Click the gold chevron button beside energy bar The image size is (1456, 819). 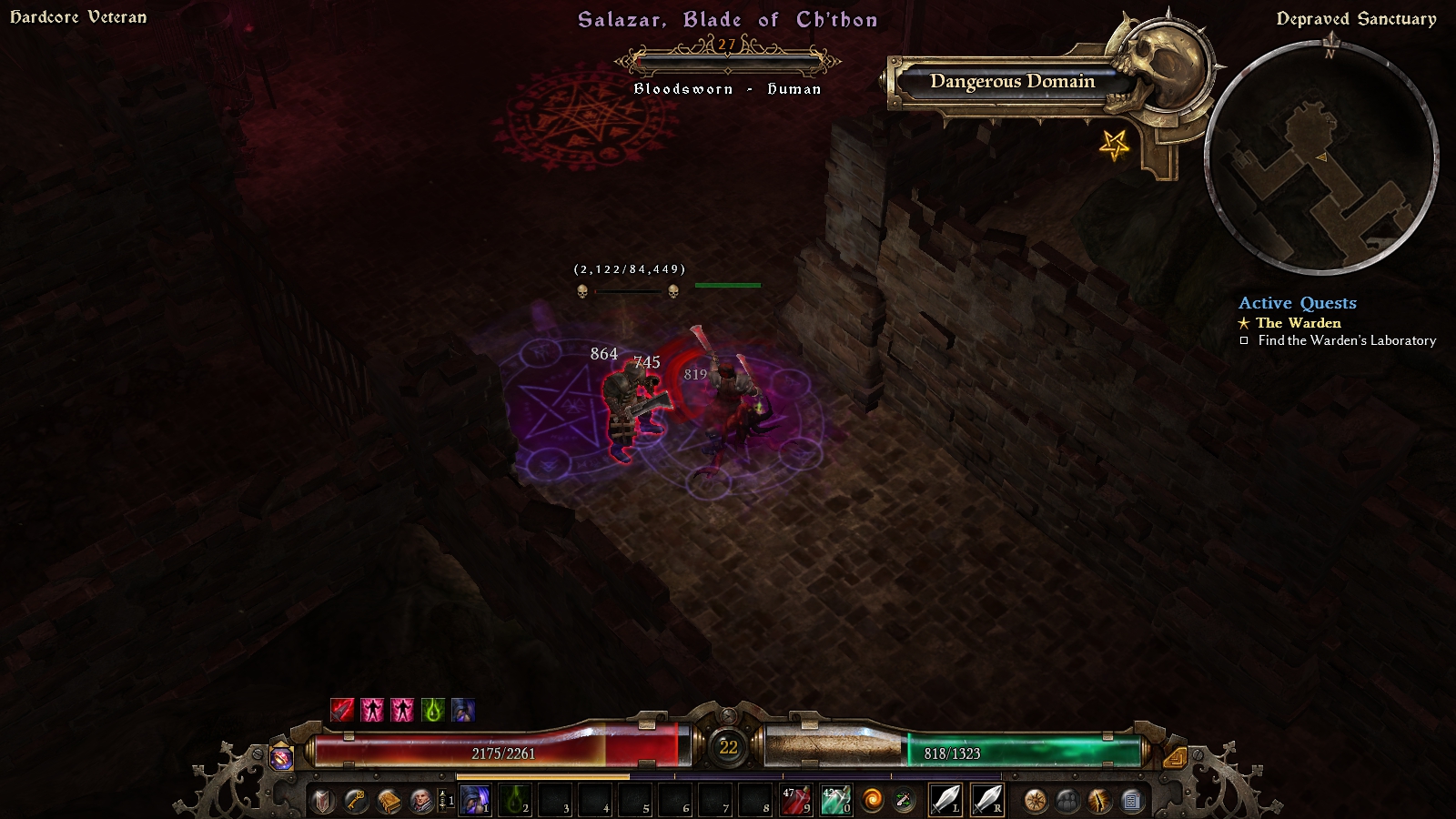1174,757
